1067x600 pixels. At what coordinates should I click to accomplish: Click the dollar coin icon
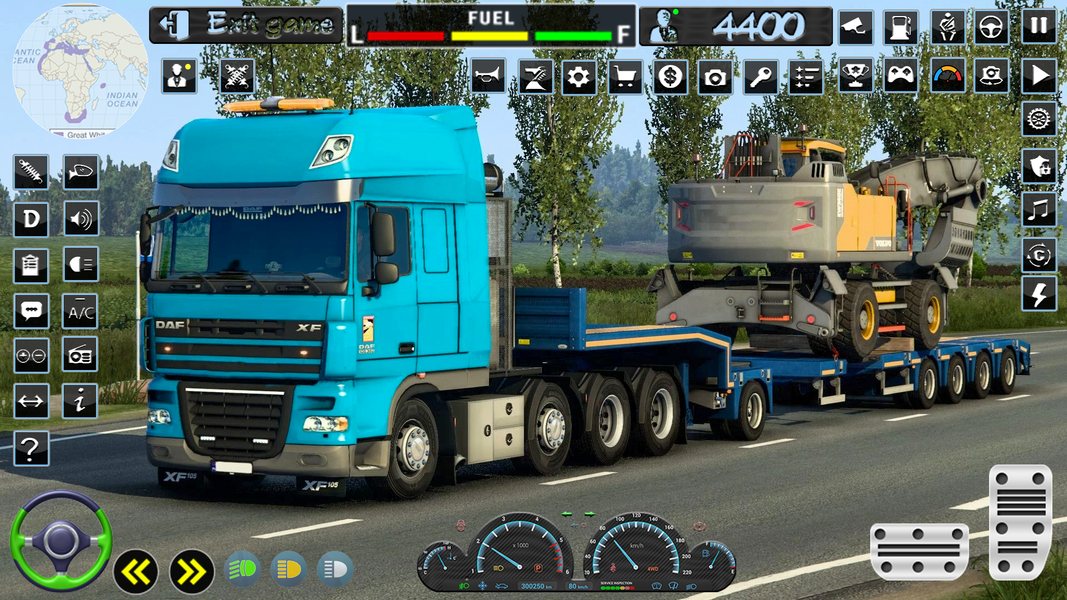670,76
